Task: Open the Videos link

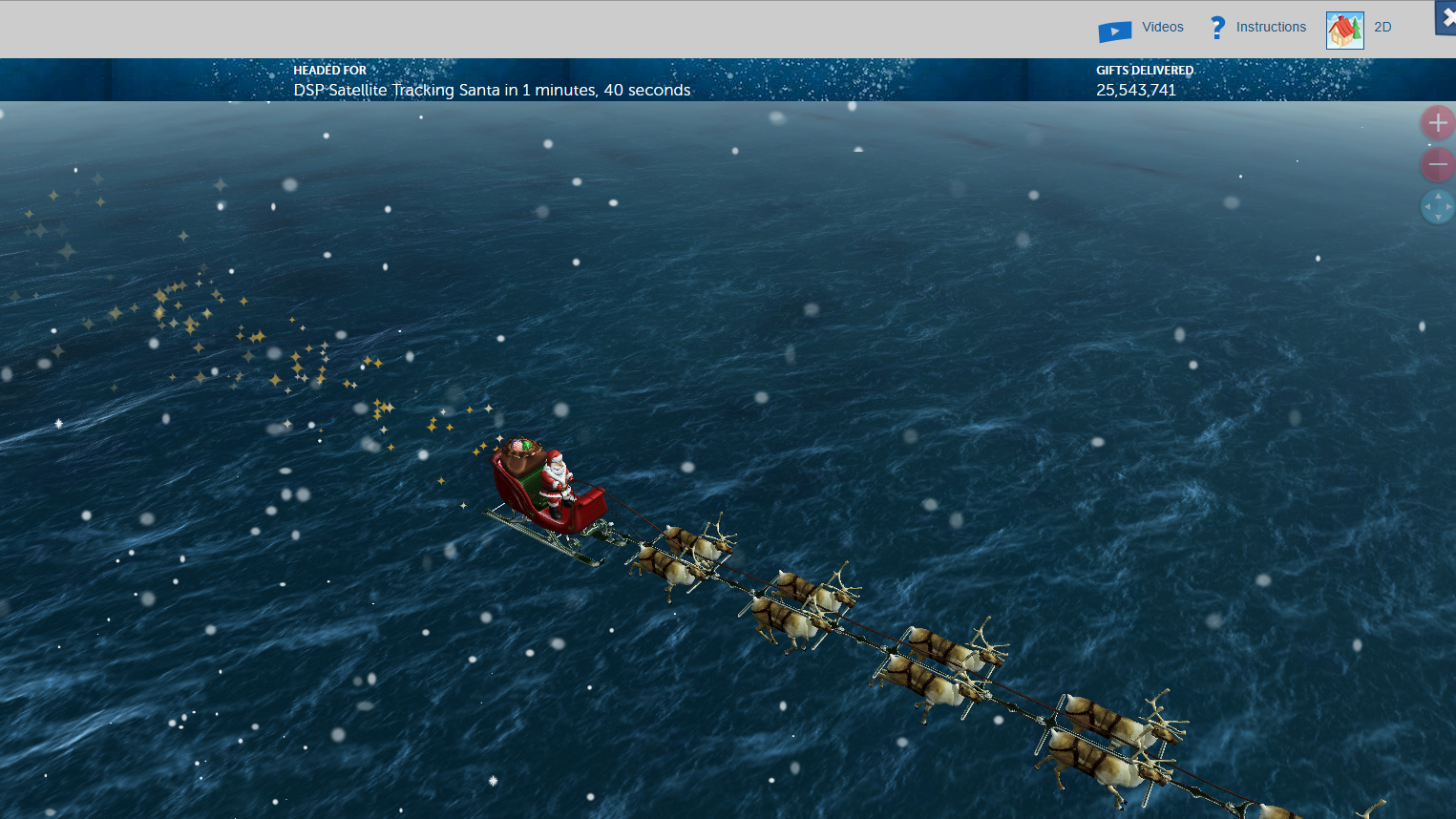Action: point(1162,27)
